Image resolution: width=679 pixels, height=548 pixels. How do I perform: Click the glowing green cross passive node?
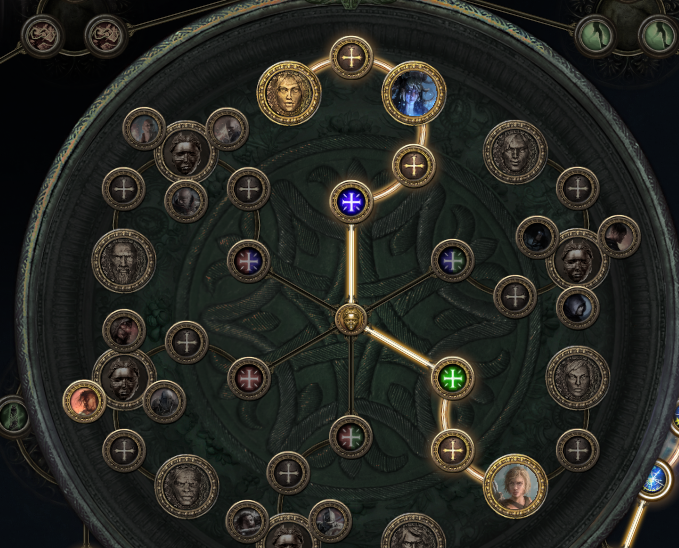(x=453, y=378)
